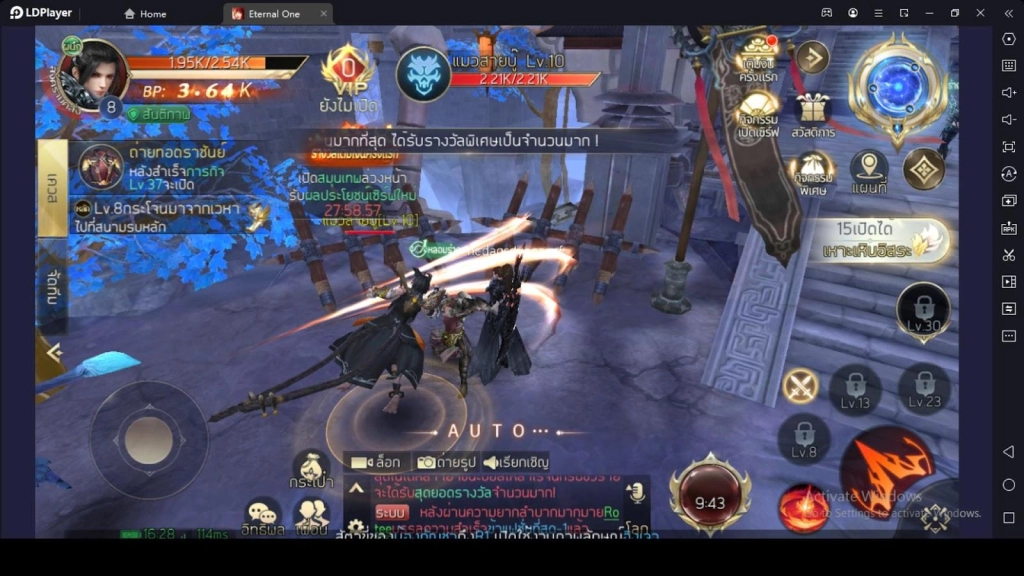
Task: Select the Lv.8 main quest tracker entry
Action: tap(160, 217)
